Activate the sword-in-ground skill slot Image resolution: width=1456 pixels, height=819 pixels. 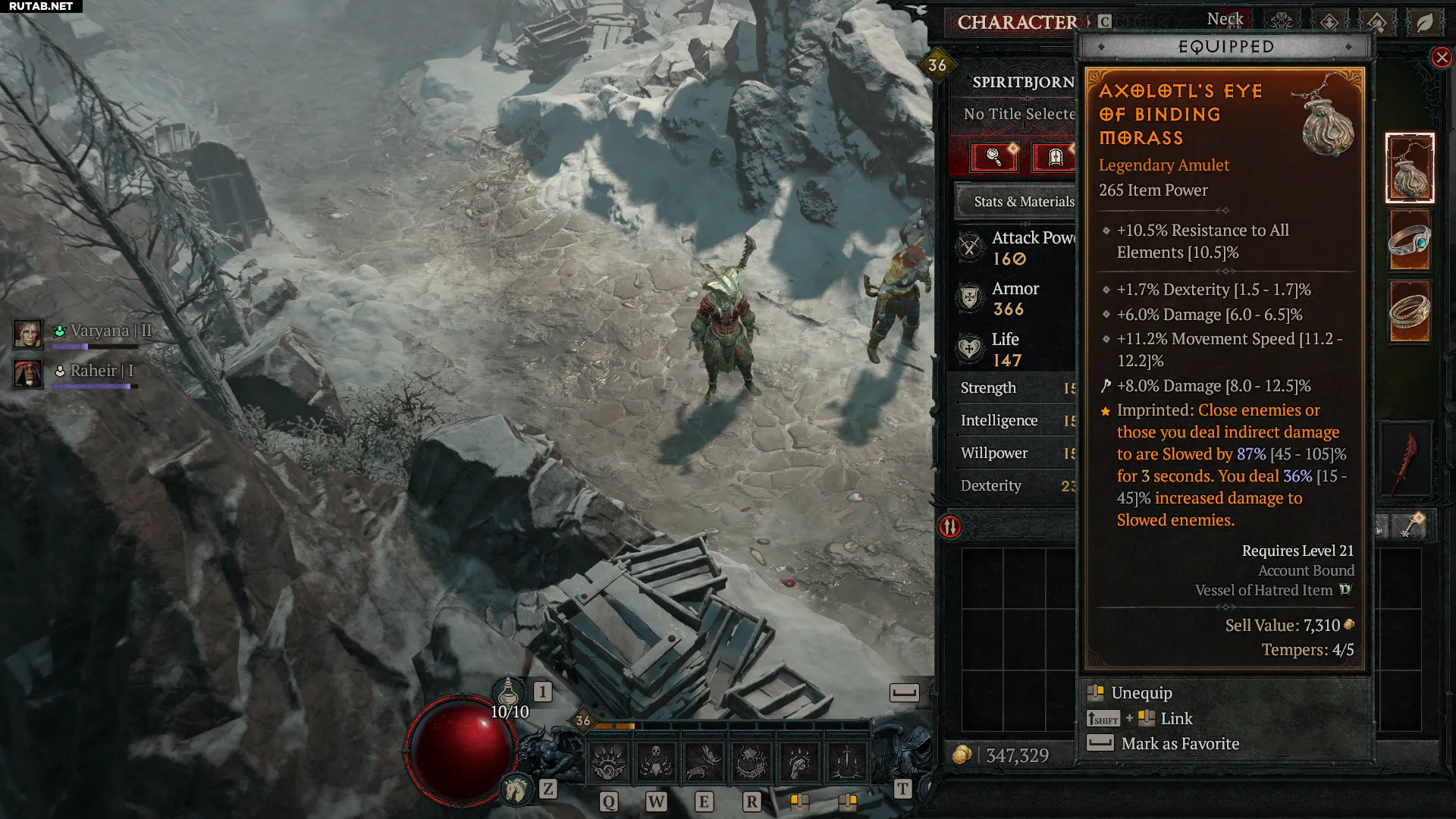coord(847,762)
